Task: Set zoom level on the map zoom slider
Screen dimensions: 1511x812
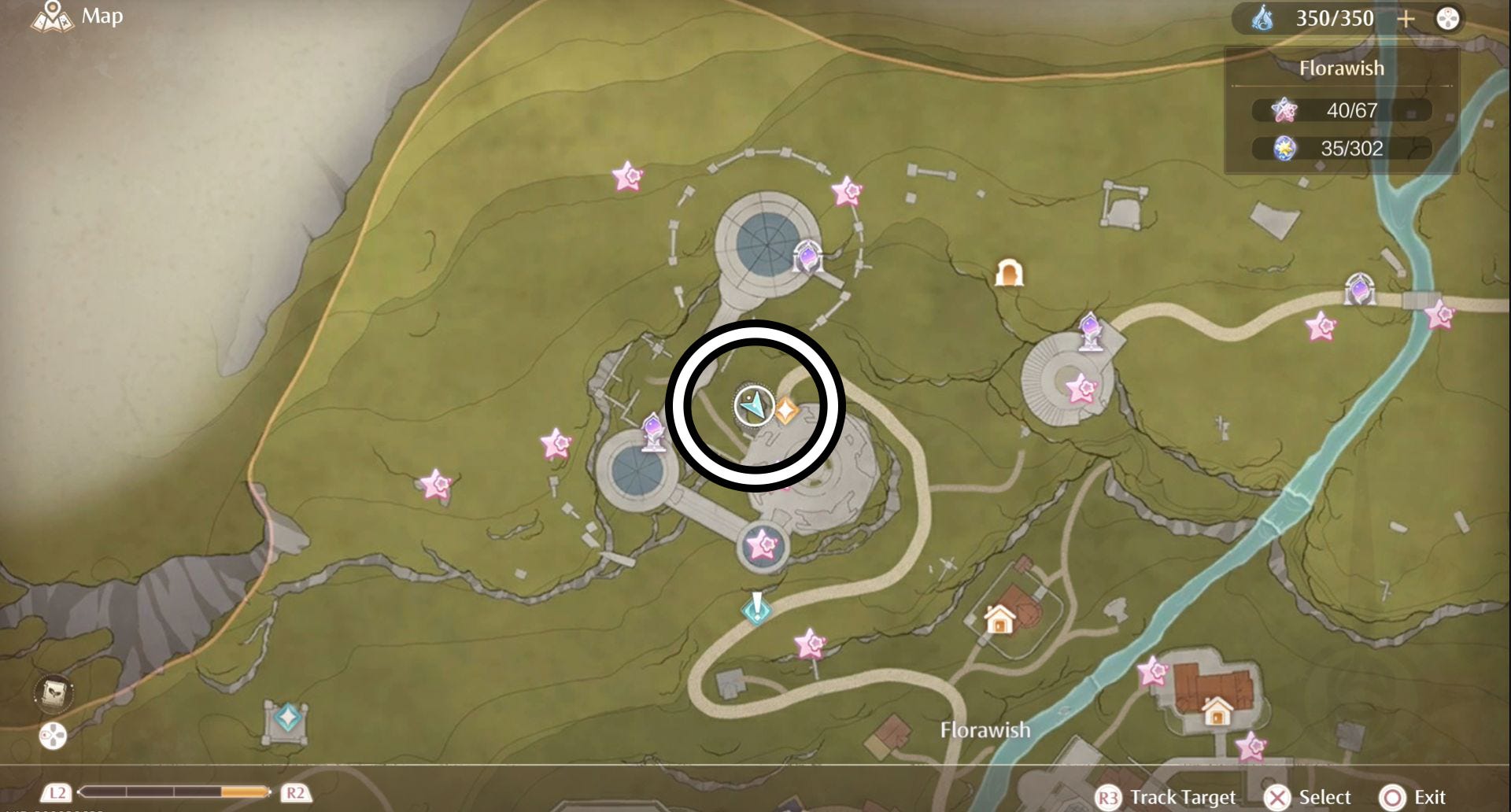Action: pos(174,792)
